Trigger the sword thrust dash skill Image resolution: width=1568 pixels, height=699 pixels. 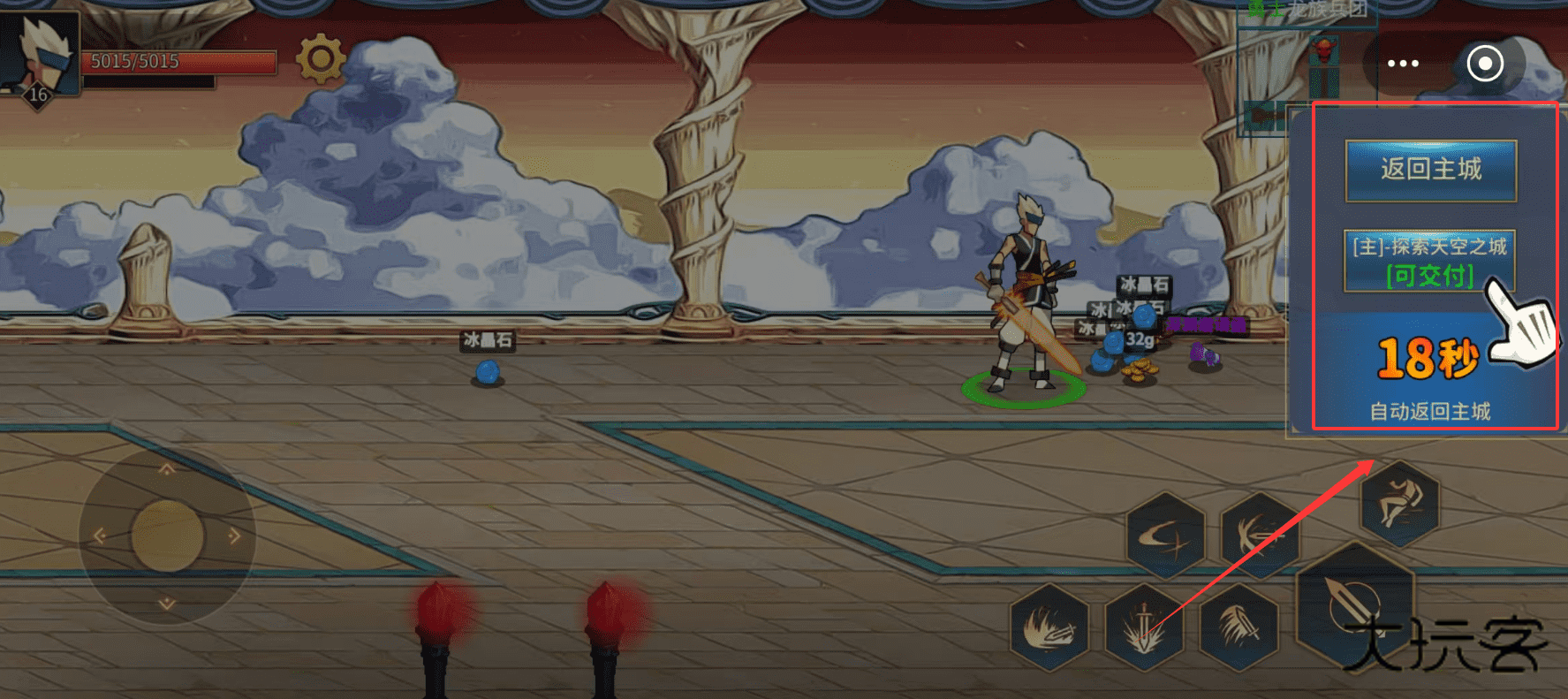tap(1260, 536)
